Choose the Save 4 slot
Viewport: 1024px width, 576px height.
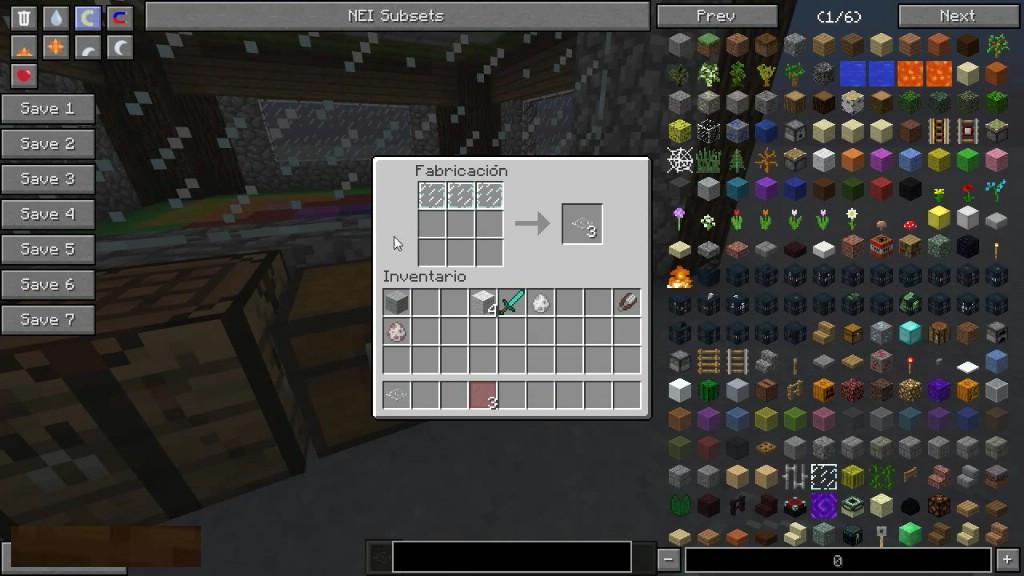pos(48,214)
